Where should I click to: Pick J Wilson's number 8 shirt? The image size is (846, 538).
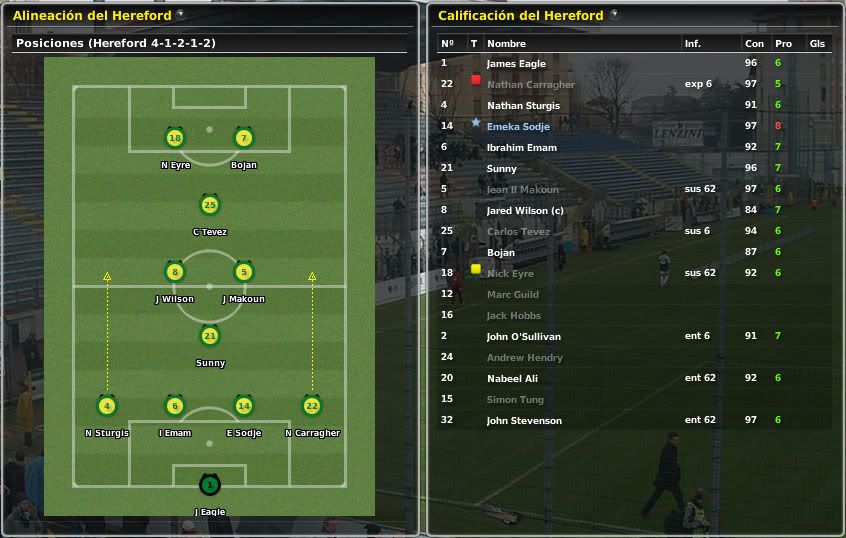pos(175,272)
